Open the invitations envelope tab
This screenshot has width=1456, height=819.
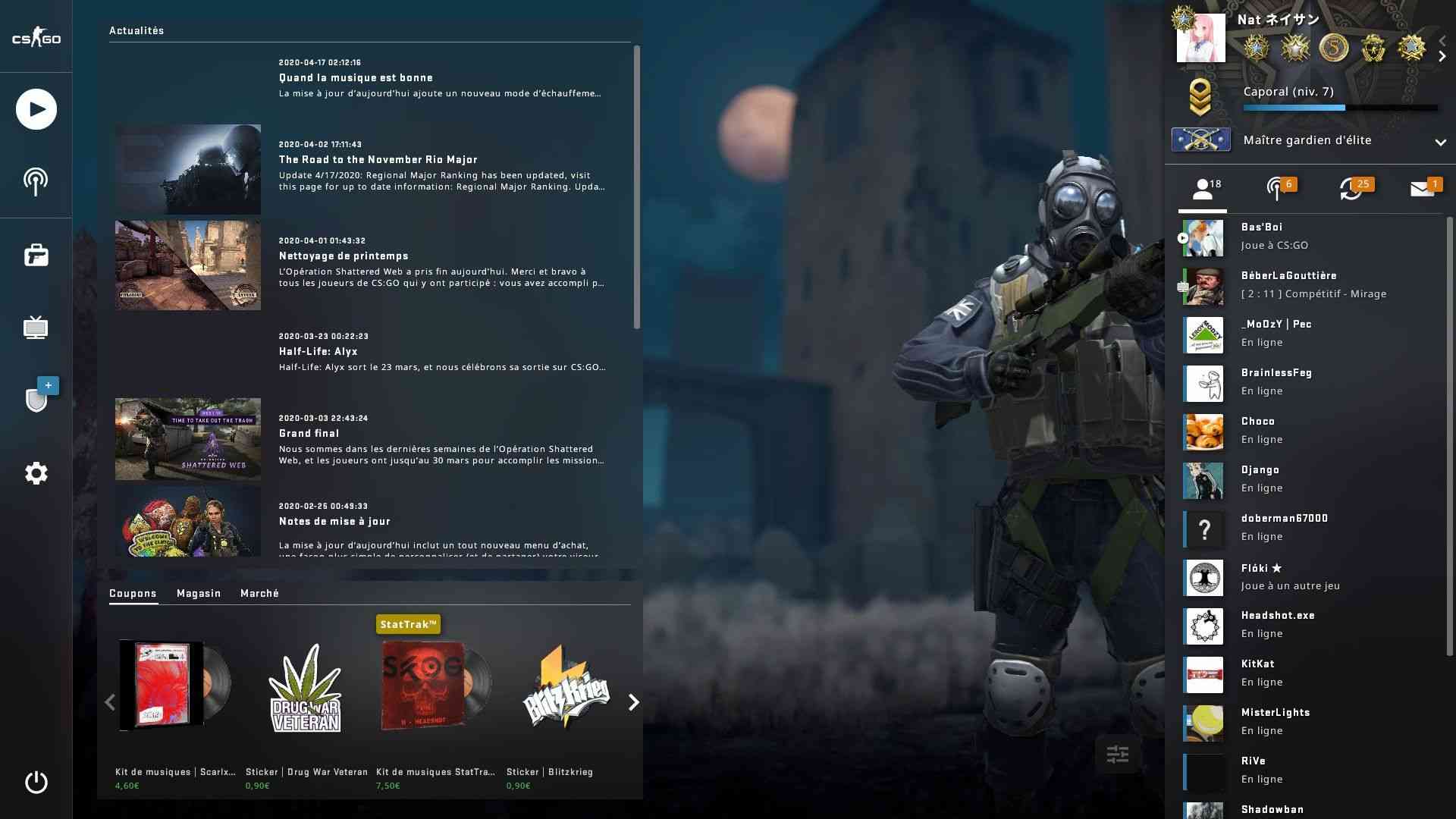(1423, 189)
